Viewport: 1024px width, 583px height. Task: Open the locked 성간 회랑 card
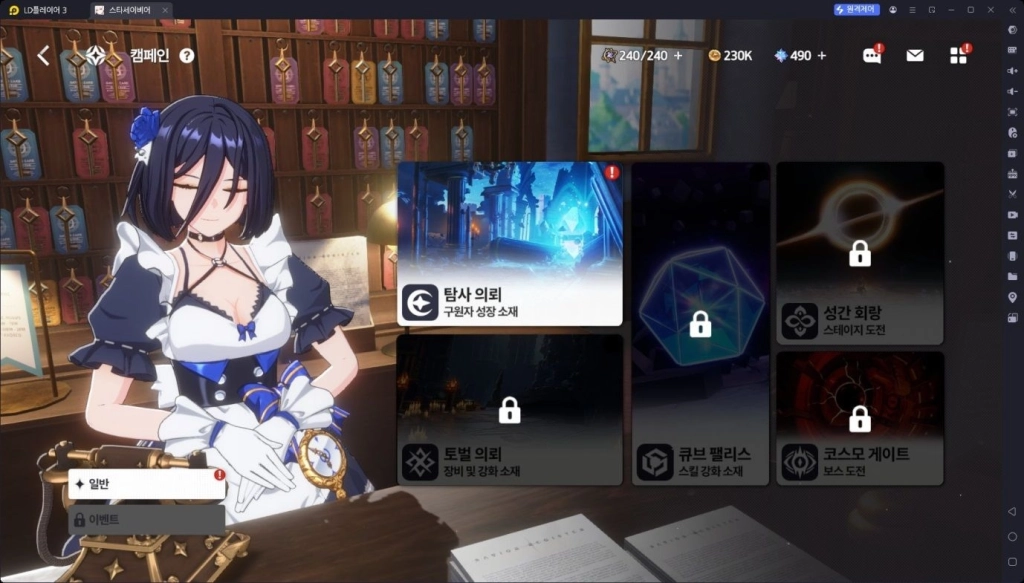click(860, 254)
